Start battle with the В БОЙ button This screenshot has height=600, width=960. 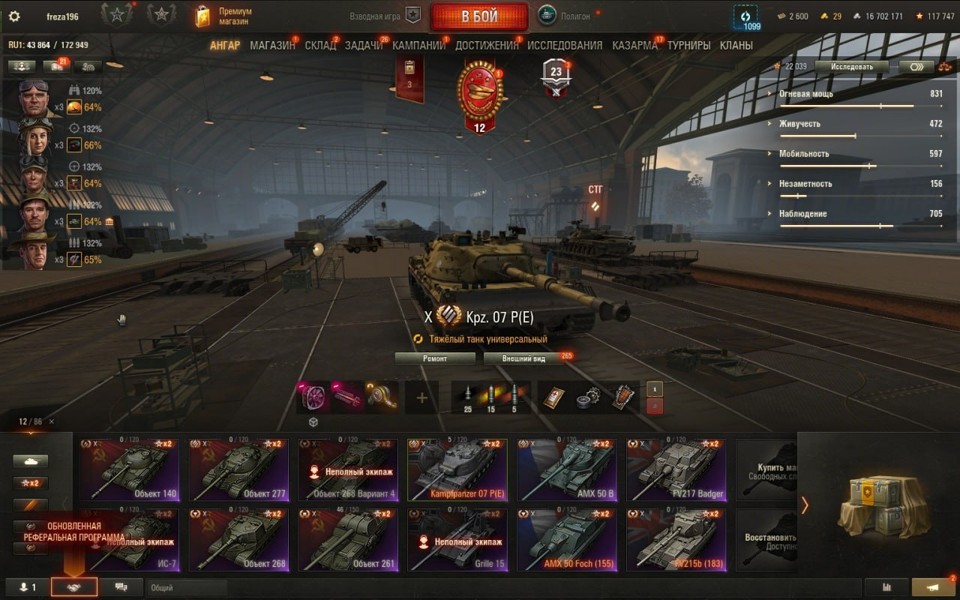point(479,17)
